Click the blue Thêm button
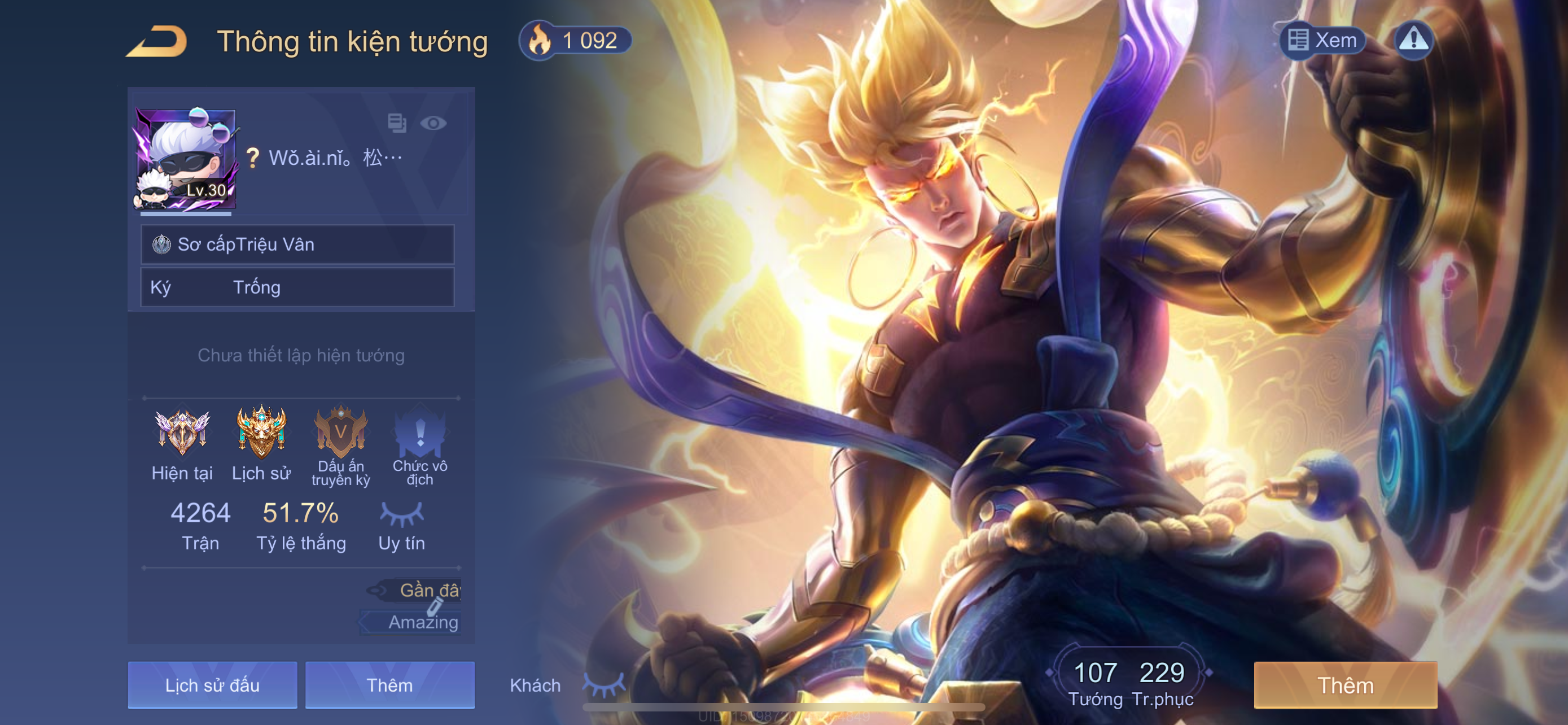Screen dimensions: 1568x725 click(x=389, y=685)
